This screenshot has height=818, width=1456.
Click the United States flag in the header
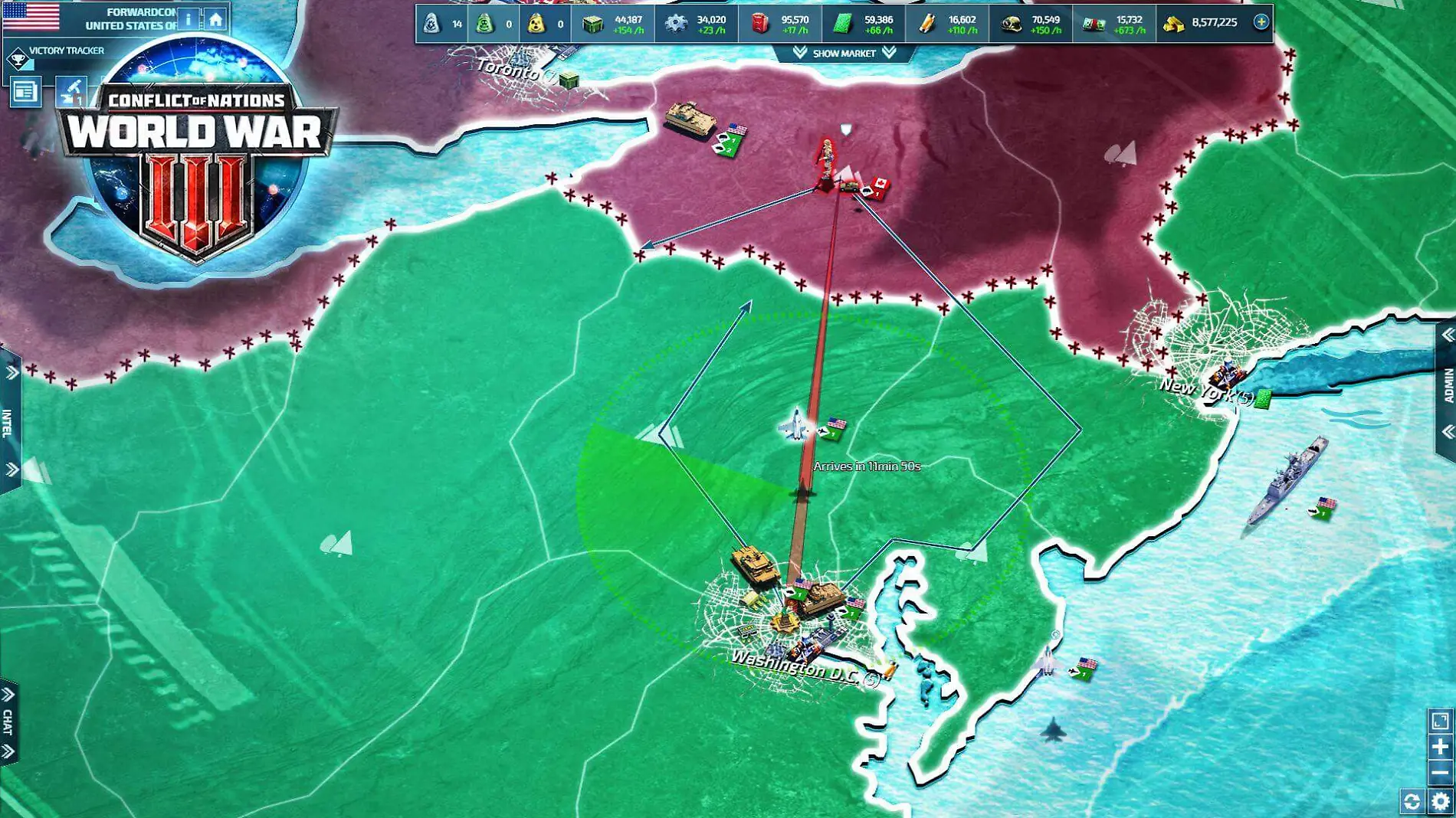(31, 17)
